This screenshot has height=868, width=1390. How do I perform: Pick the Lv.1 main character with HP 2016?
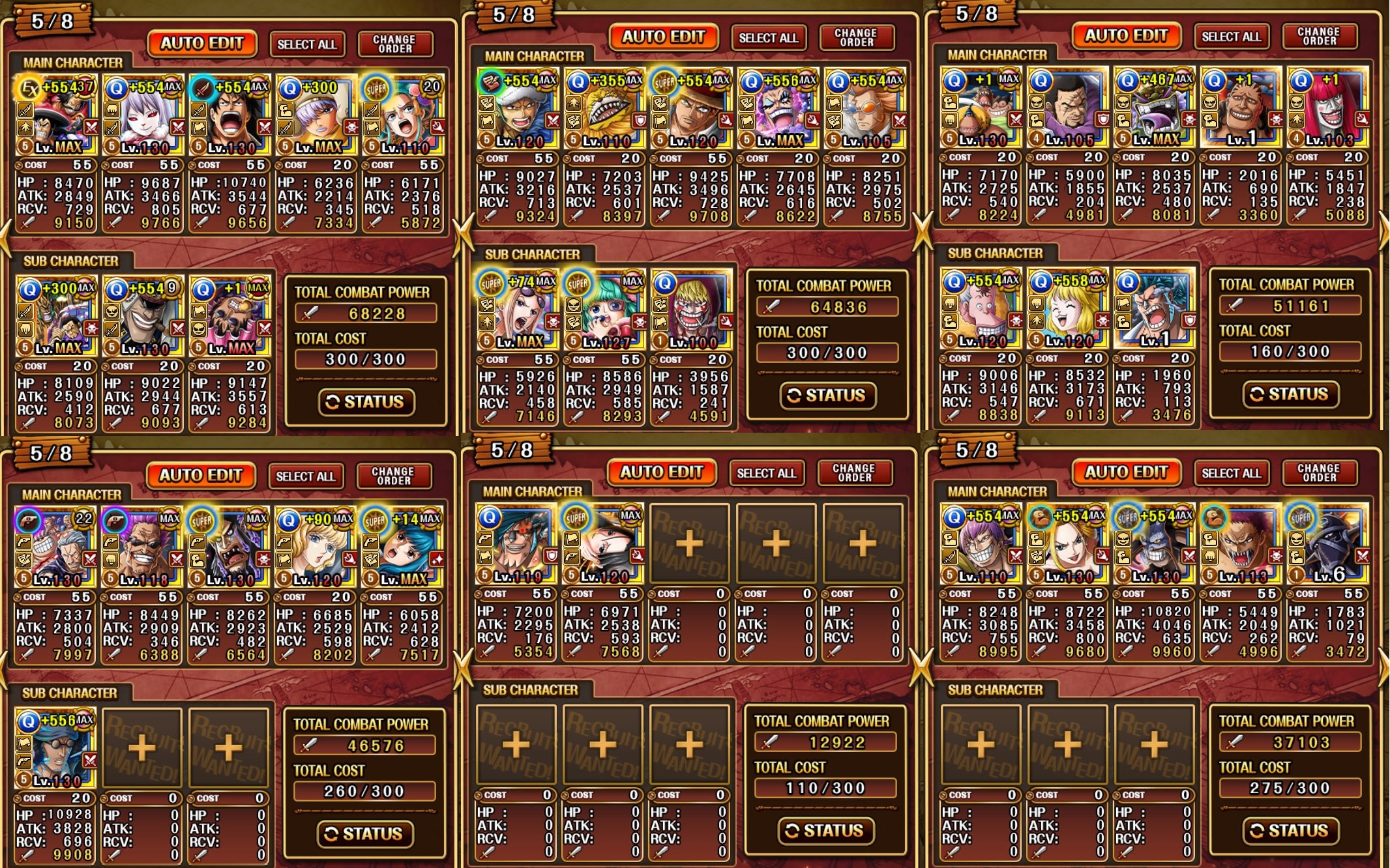click(1240, 108)
